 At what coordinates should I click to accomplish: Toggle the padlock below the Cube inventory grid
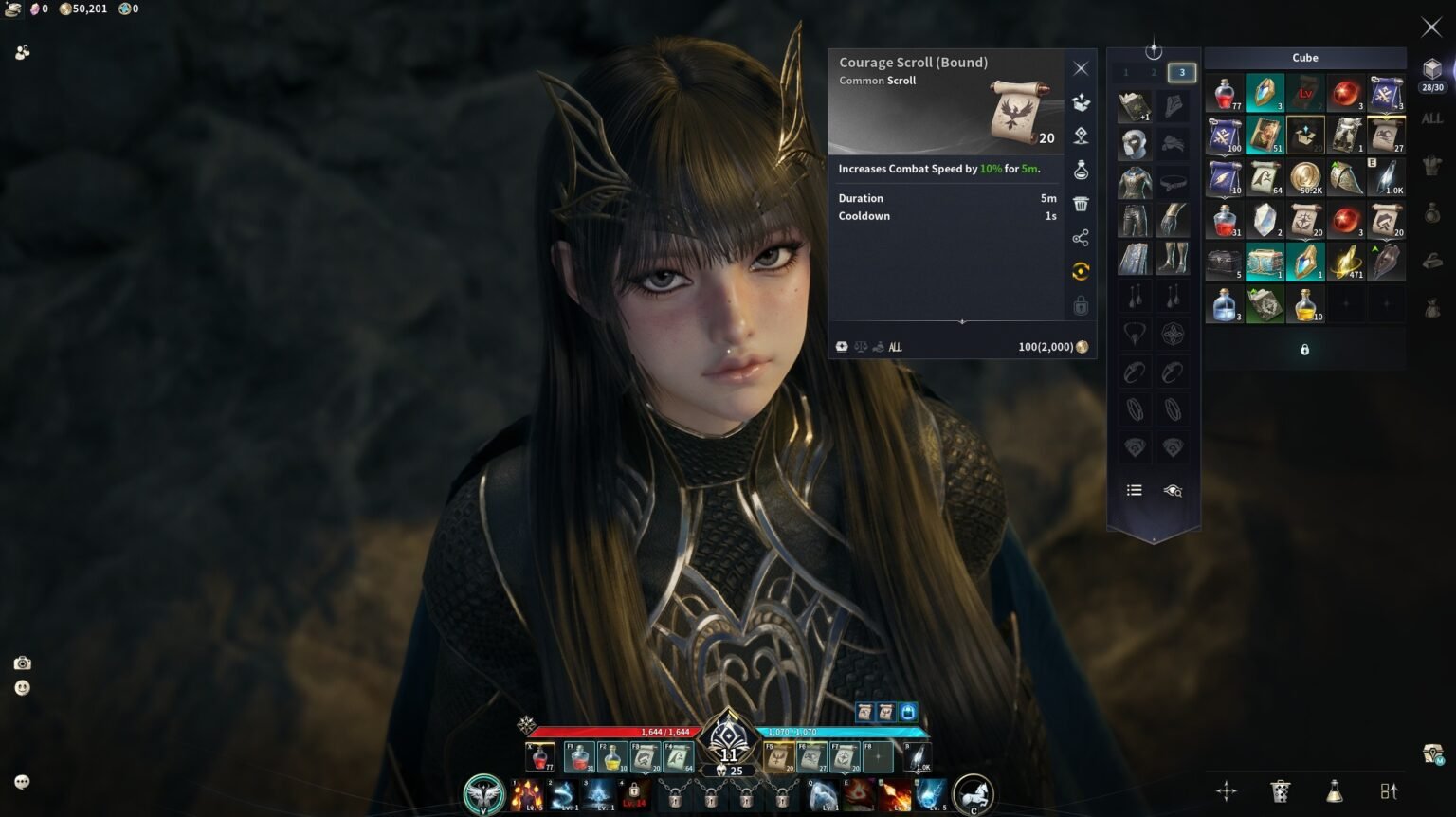pos(1304,349)
